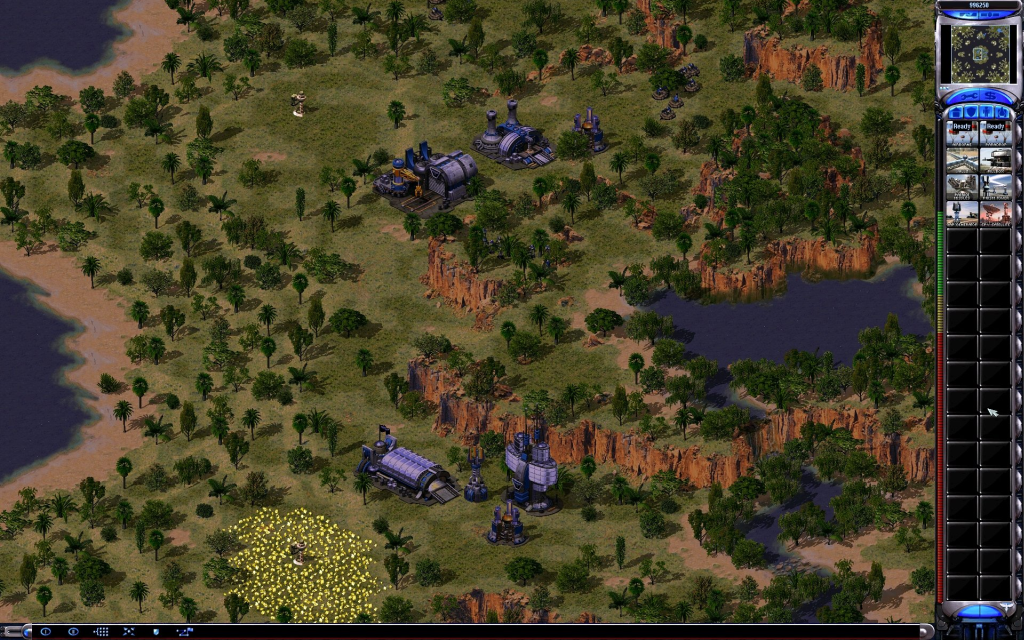Activate the shield guard command

point(155,632)
